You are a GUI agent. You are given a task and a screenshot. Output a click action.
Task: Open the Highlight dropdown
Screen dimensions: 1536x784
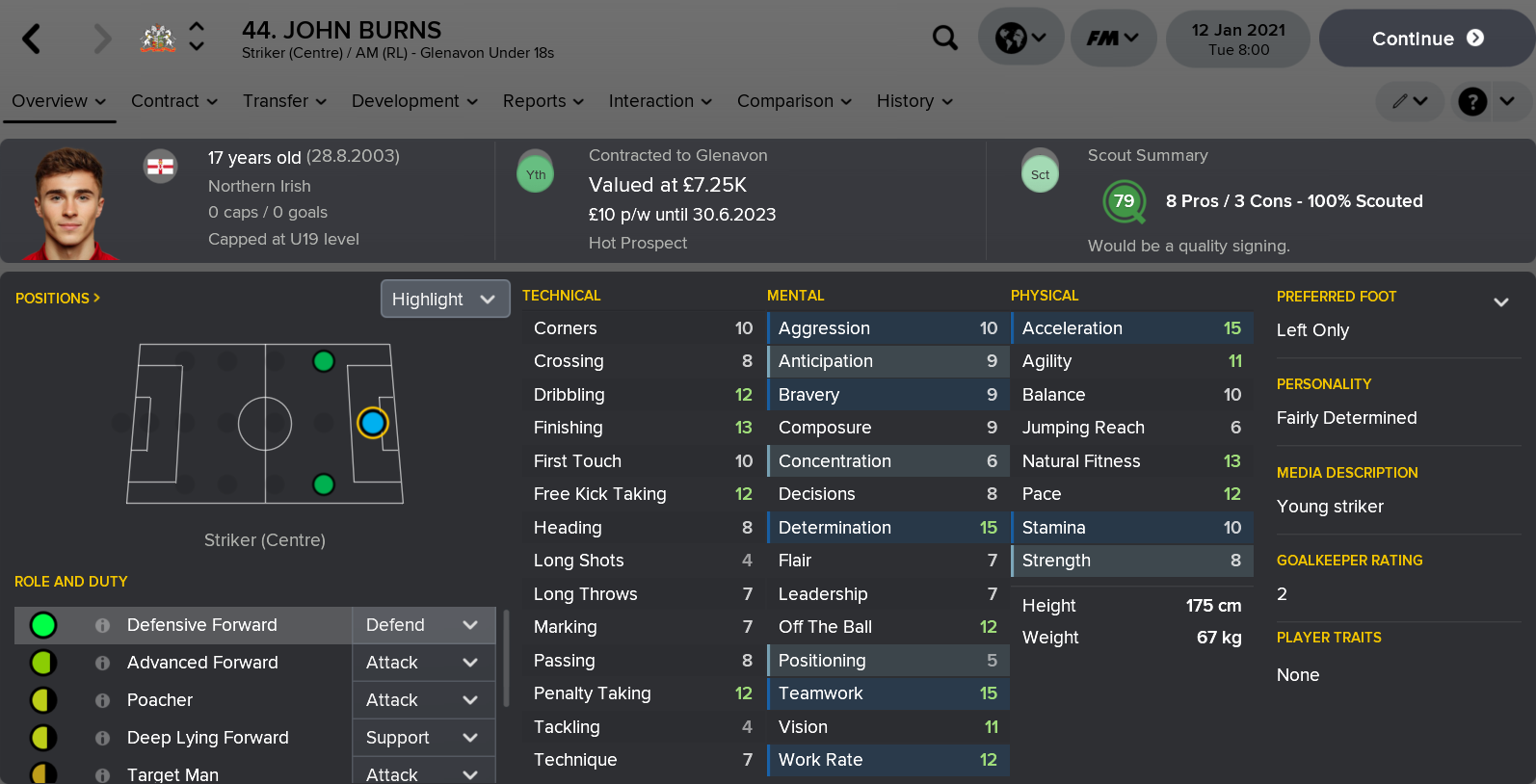pyautogui.click(x=444, y=299)
